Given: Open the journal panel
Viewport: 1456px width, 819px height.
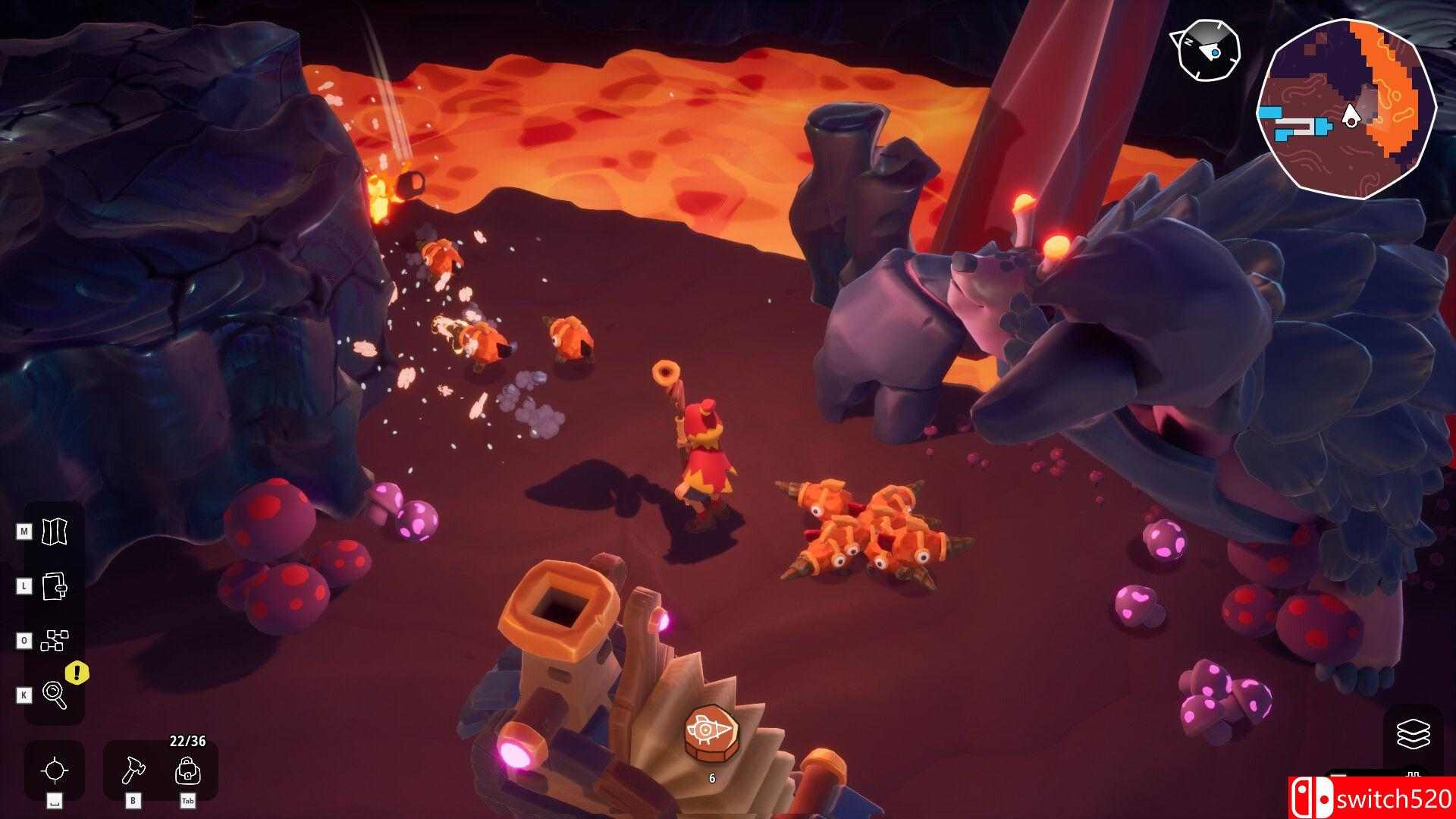Looking at the screenshot, I should pyautogui.click(x=55, y=585).
